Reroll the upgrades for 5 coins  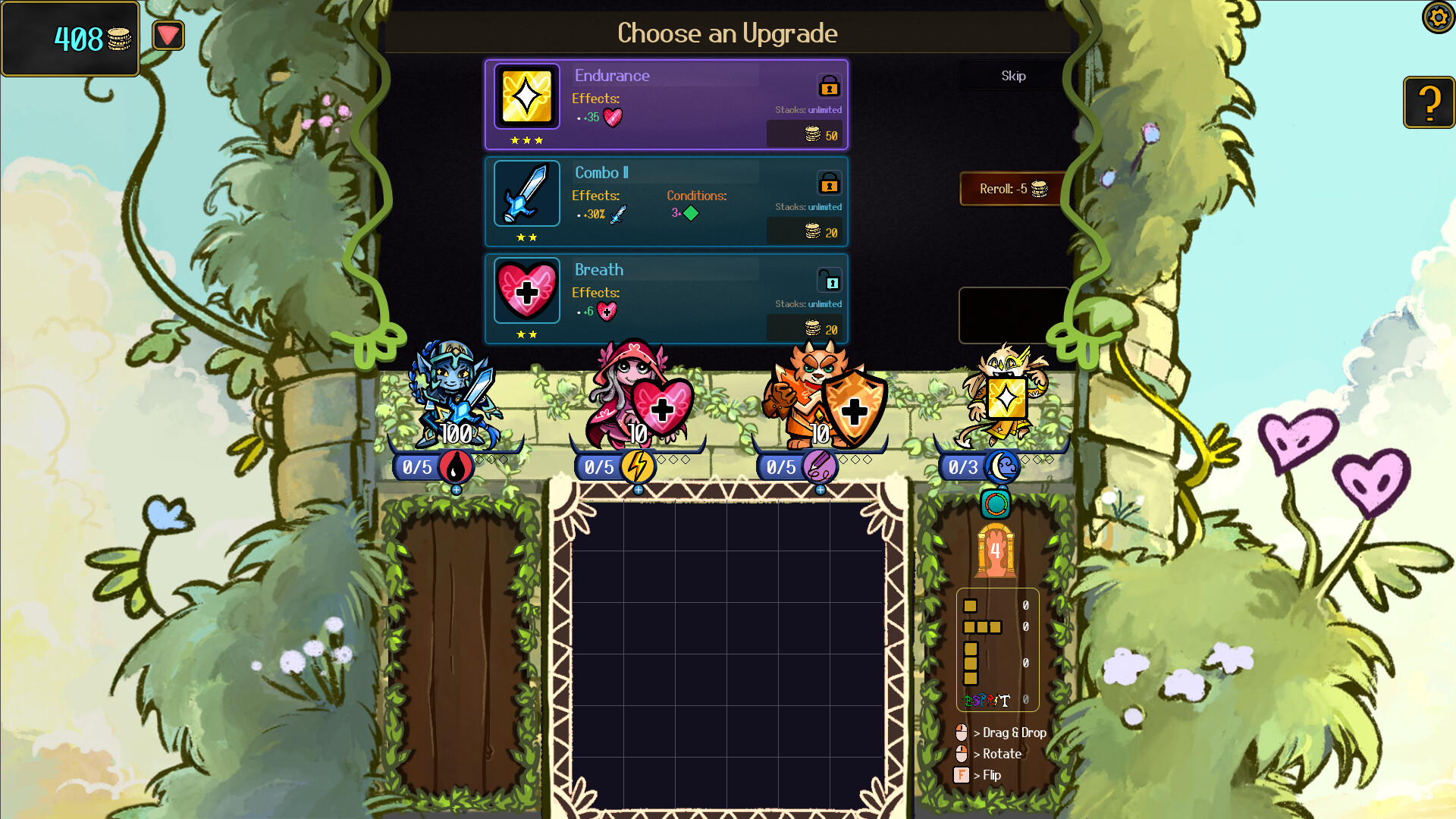(1012, 189)
